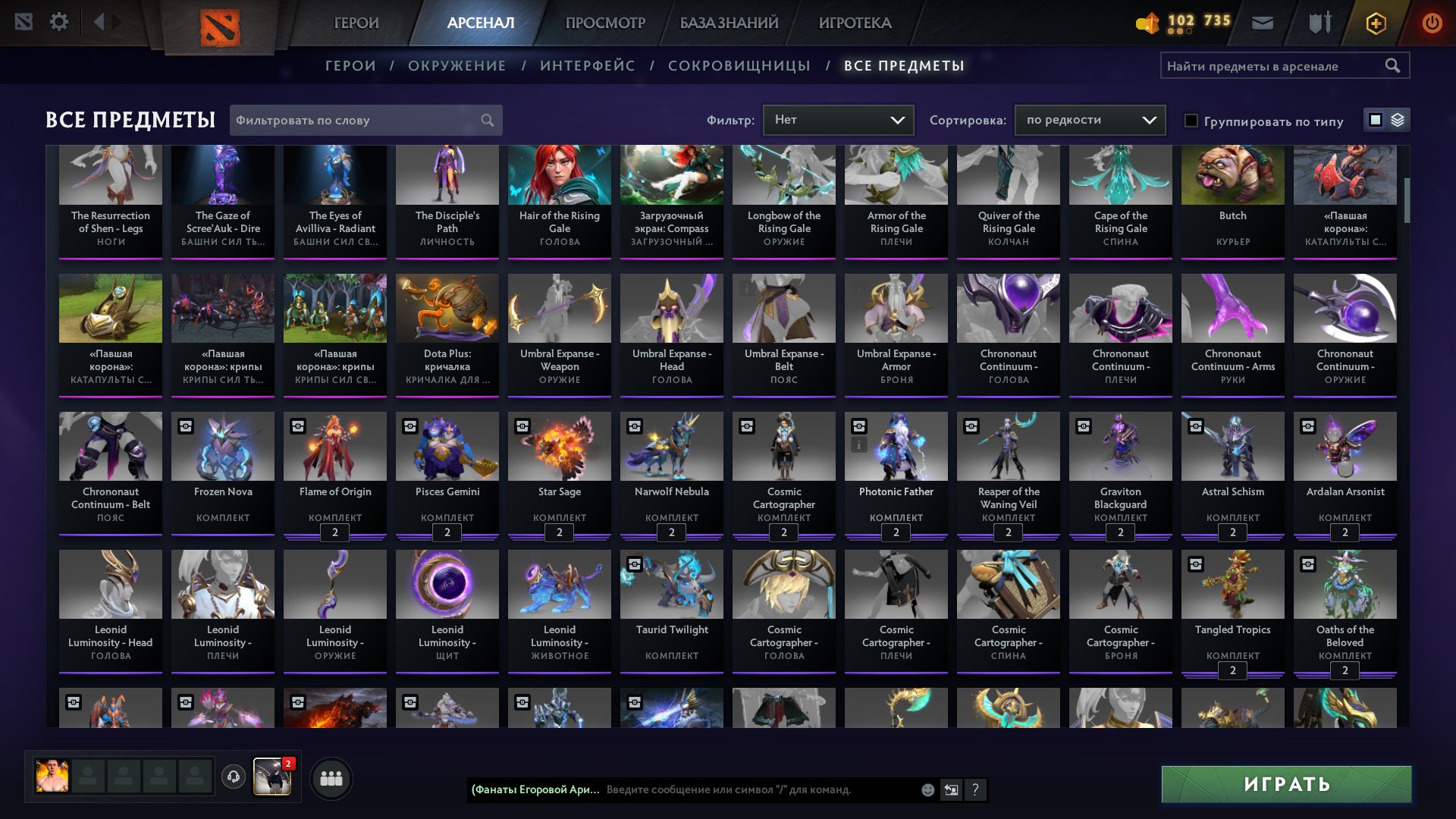
Task: Toggle the layered stack view icon
Action: (1396, 120)
